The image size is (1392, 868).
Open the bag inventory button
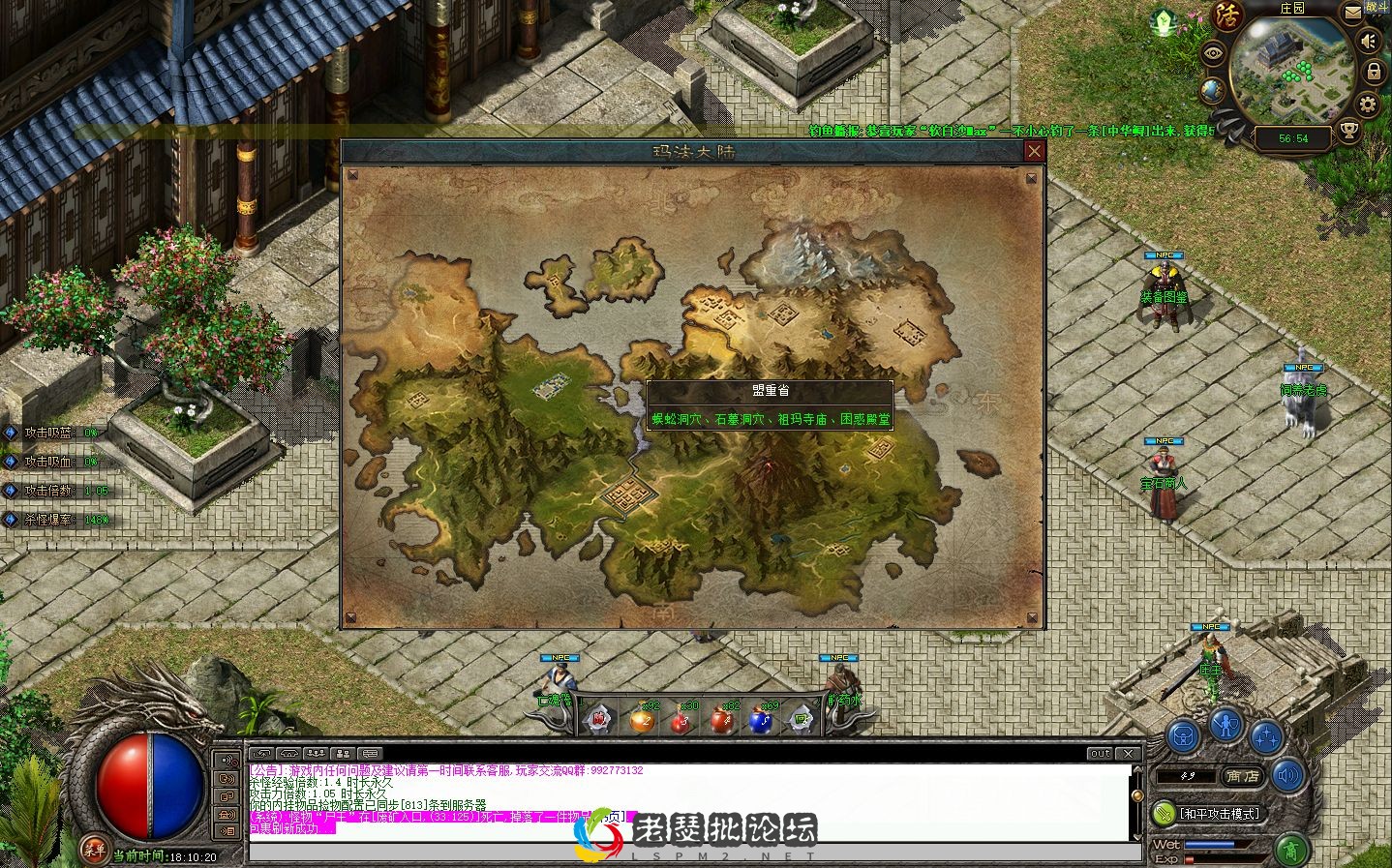1184,735
